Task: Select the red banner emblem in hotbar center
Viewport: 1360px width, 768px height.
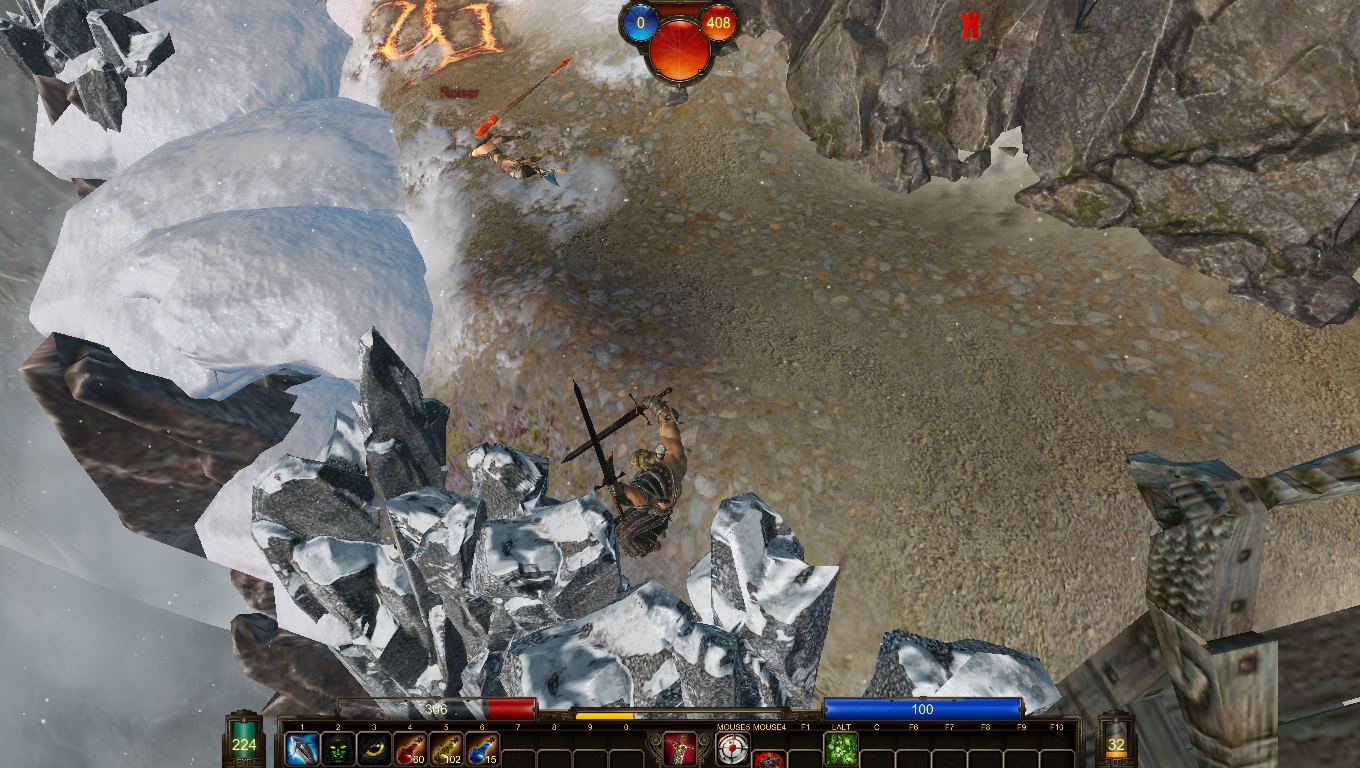Action: point(679,748)
